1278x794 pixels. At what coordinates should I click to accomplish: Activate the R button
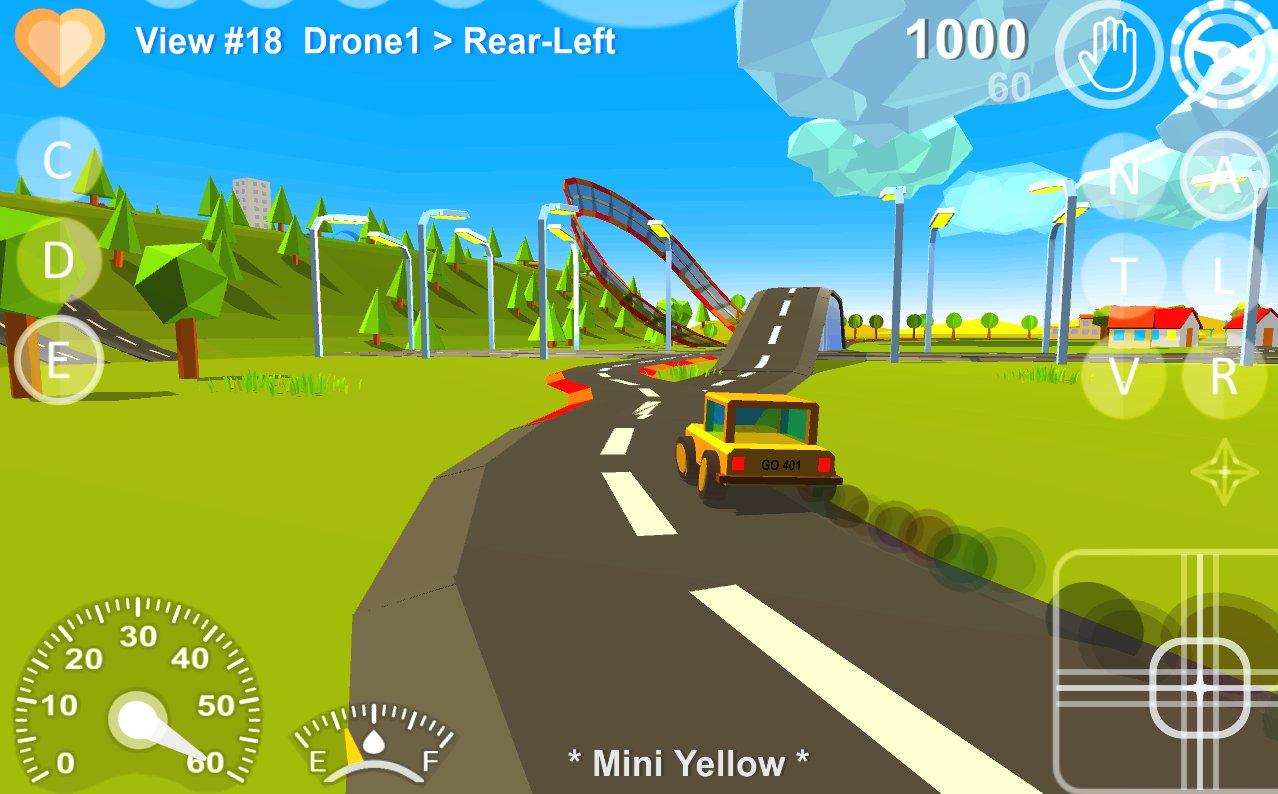click(1224, 376)
